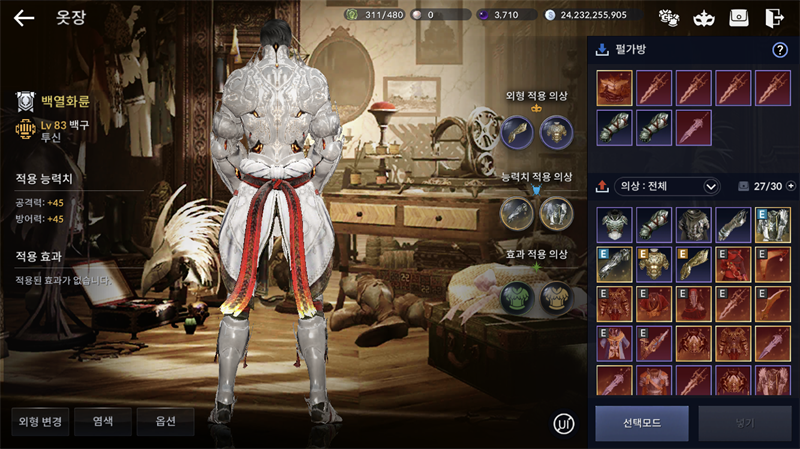Expand wardrobe capacity with the plus next to 27/30
Screen dimensions: 800x449
point(791,186)
